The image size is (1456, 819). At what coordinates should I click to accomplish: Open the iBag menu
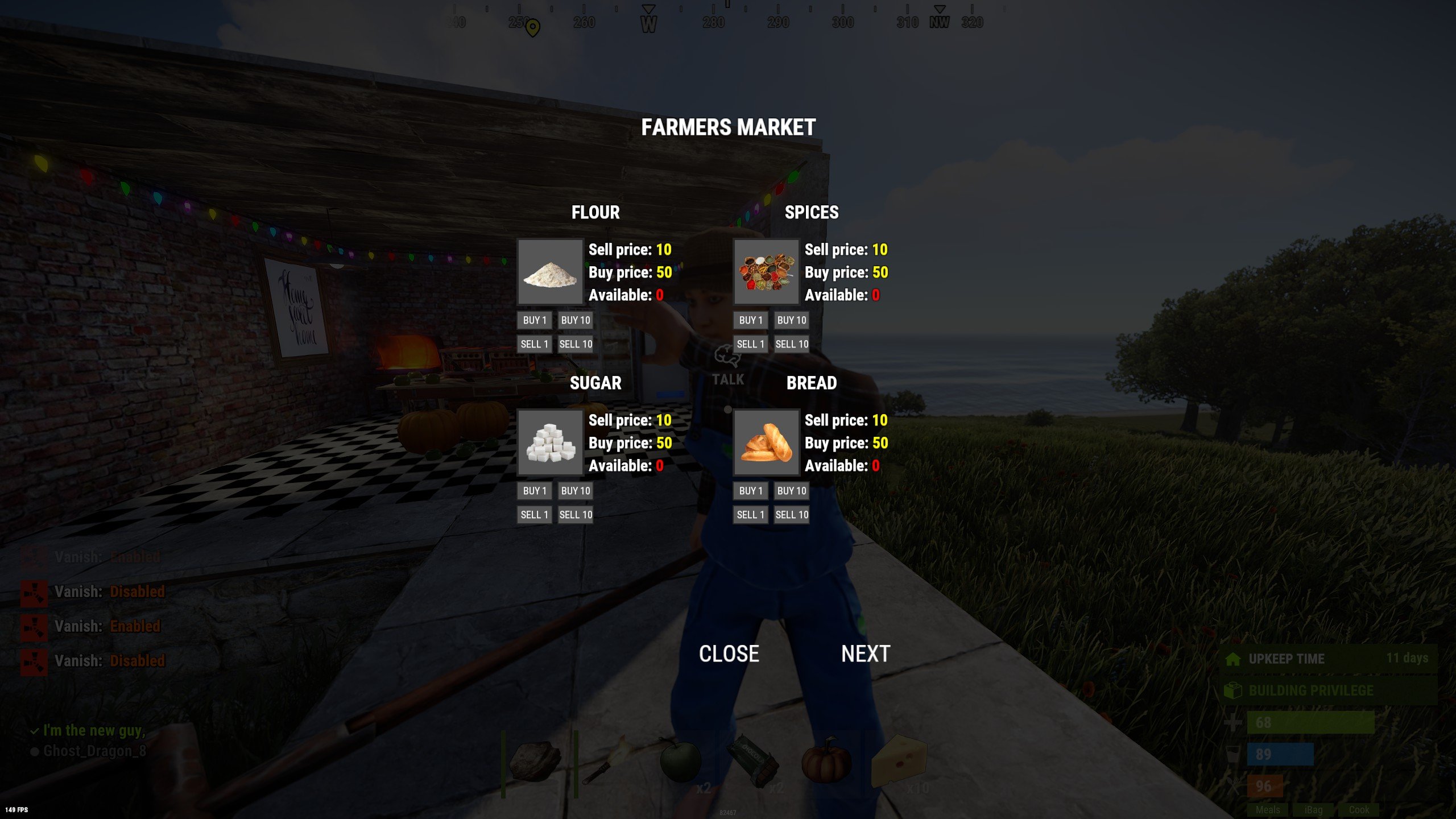click(x=1313, y=810)
